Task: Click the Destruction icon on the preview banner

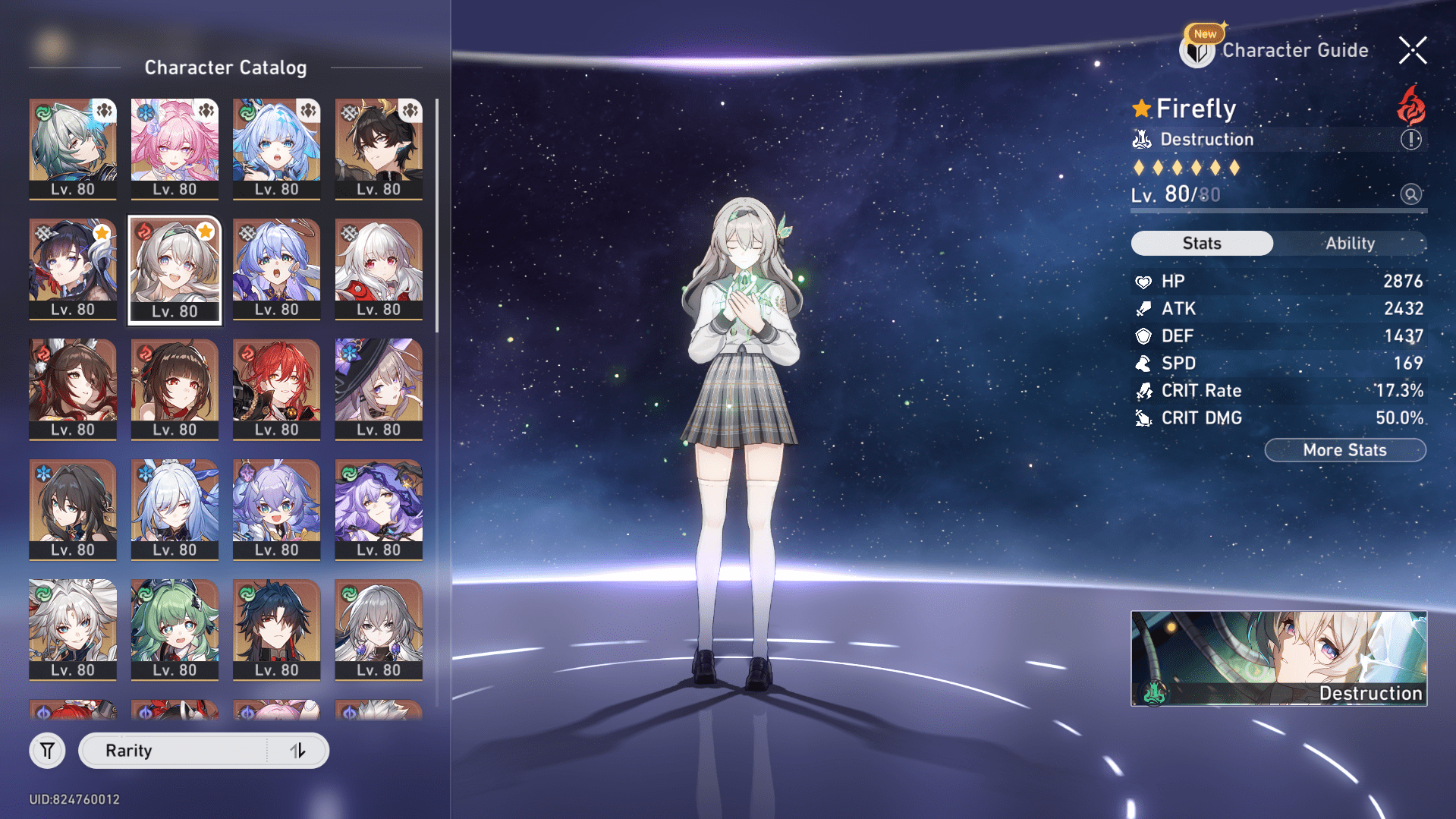Action: [1153, 692]
